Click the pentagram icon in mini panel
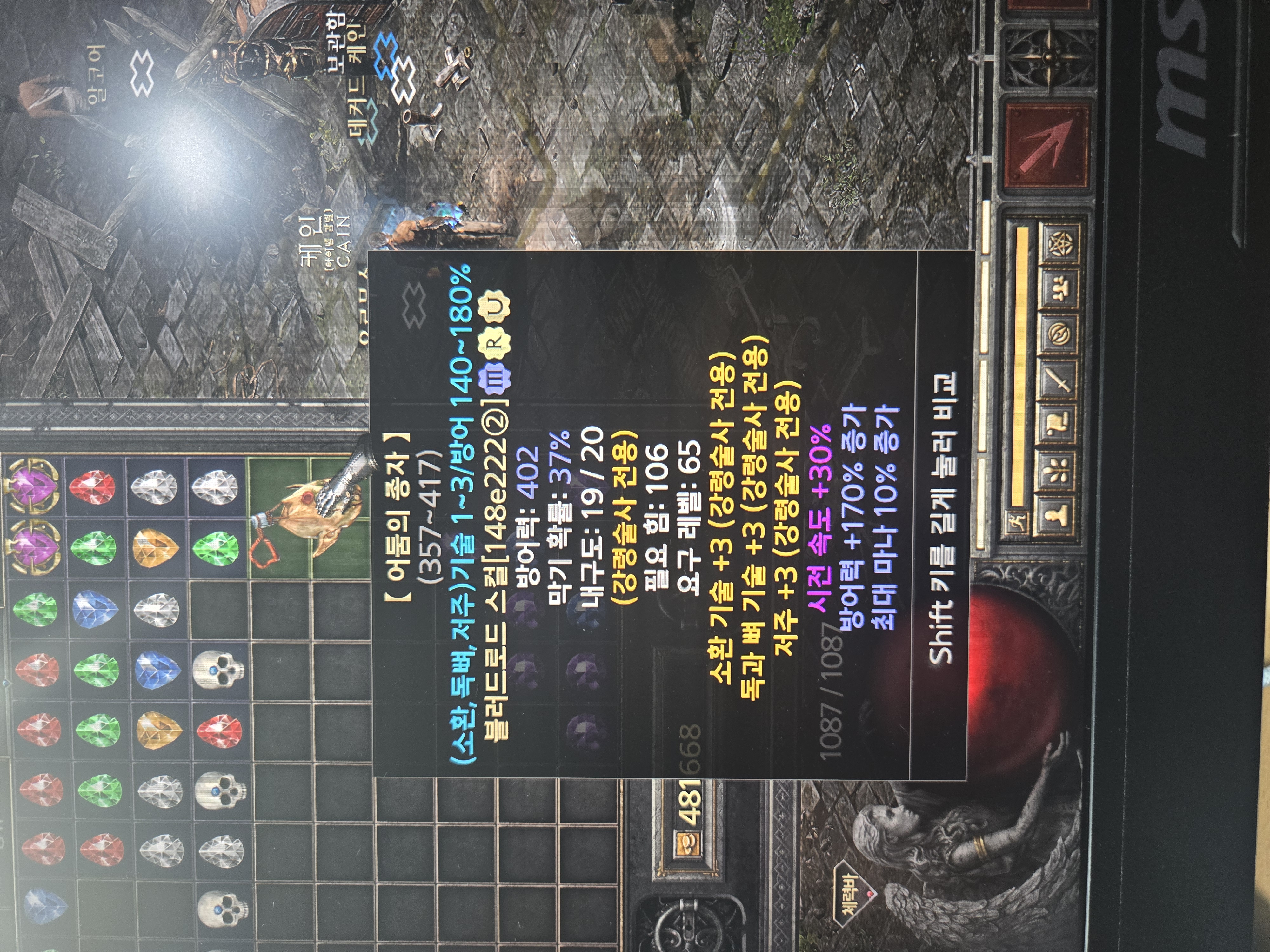The width and height of the screenshot is (1270, 952). tap(1060, 244)
